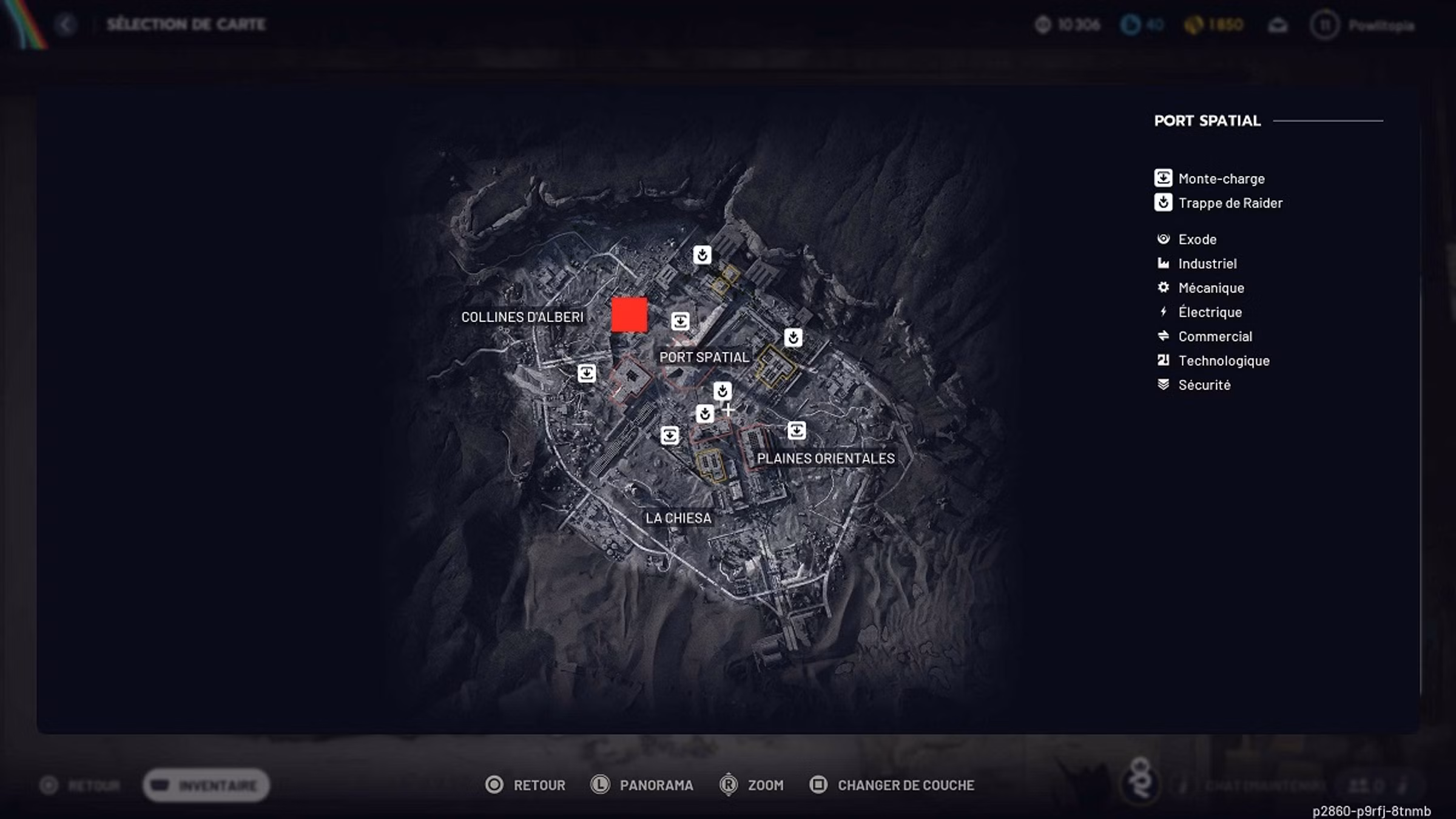This screenshot has width=1456, height=819.
Task: Click the Électrique lightning icon
Action: (1163, 312)
